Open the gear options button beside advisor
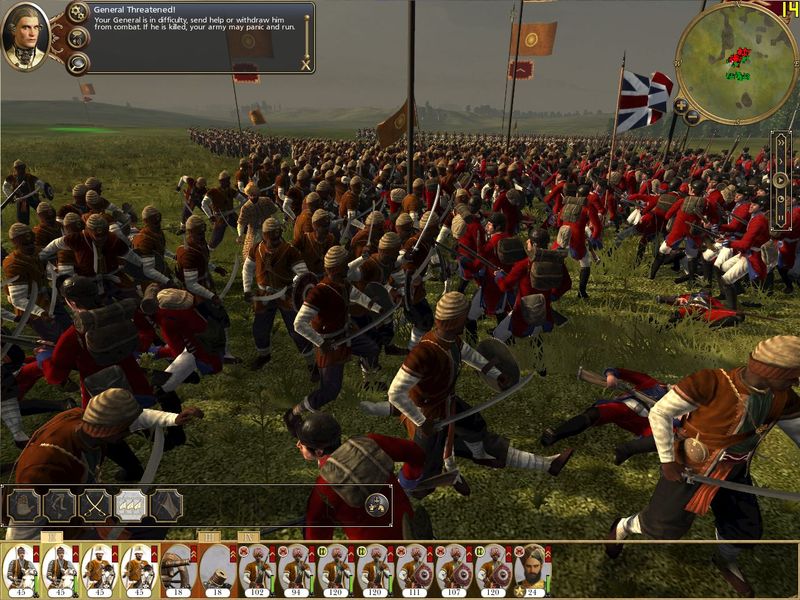The width and height of the screenshot is (800, 600). [x=77, y=13]
